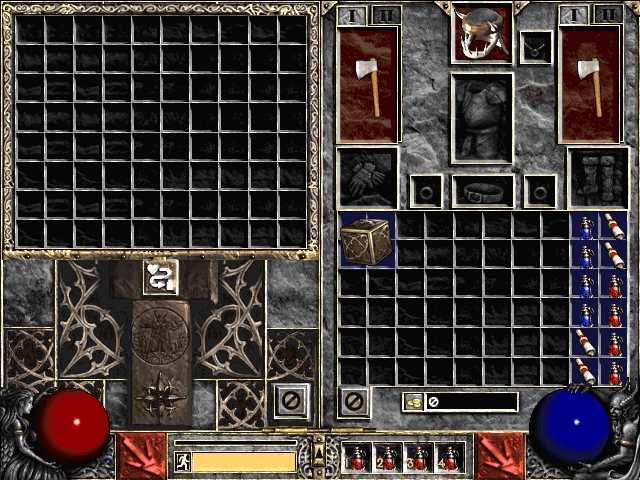Click the empty gloves slot
Screen dimensions: 640x480
[x=366, y=177]
